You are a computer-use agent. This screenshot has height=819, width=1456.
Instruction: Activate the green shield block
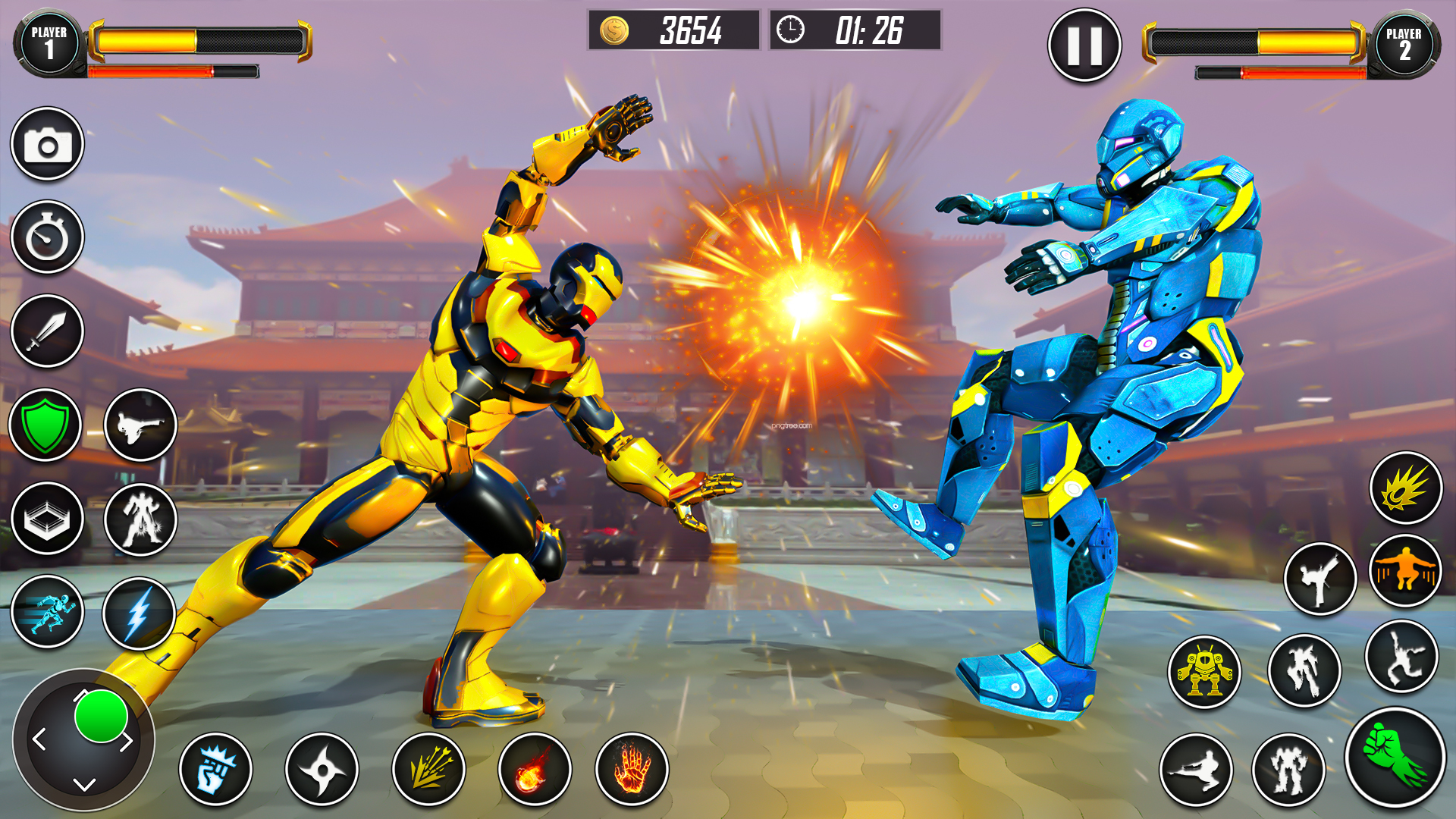click(45, 425)
